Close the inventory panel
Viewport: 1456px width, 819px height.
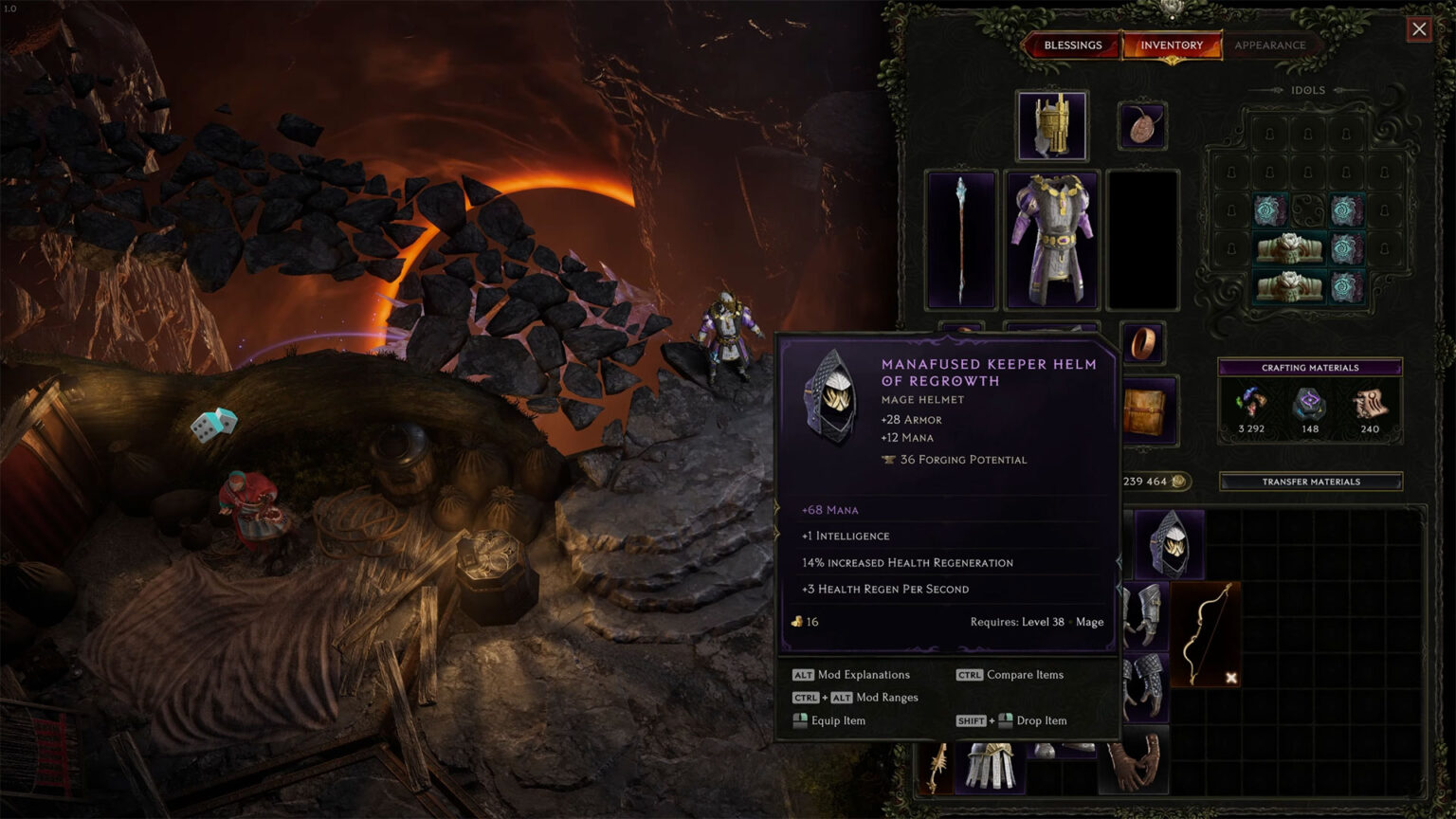tap(1419, 29)
